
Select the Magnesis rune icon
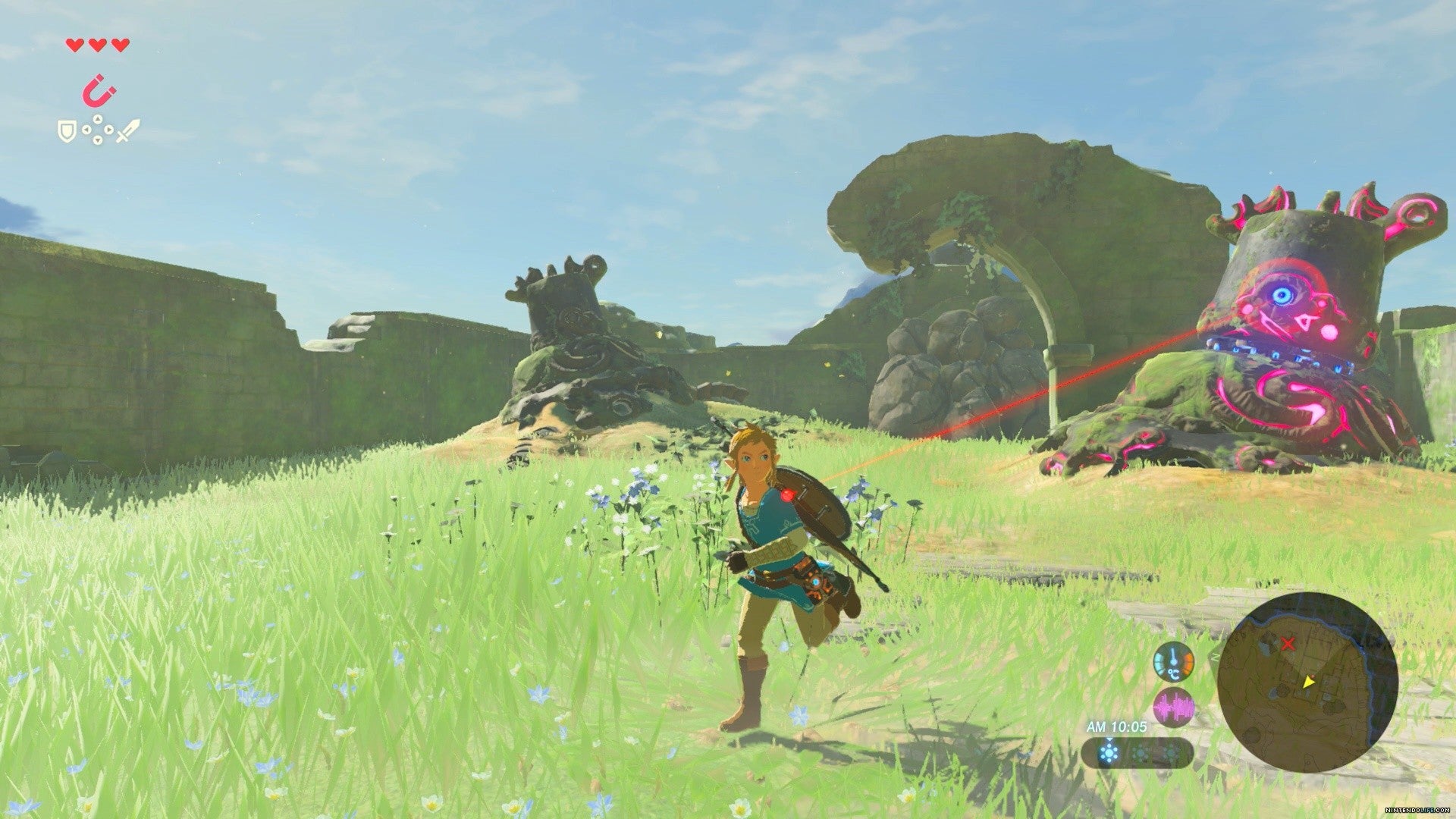pyautogui.click(x=99, y=91)
